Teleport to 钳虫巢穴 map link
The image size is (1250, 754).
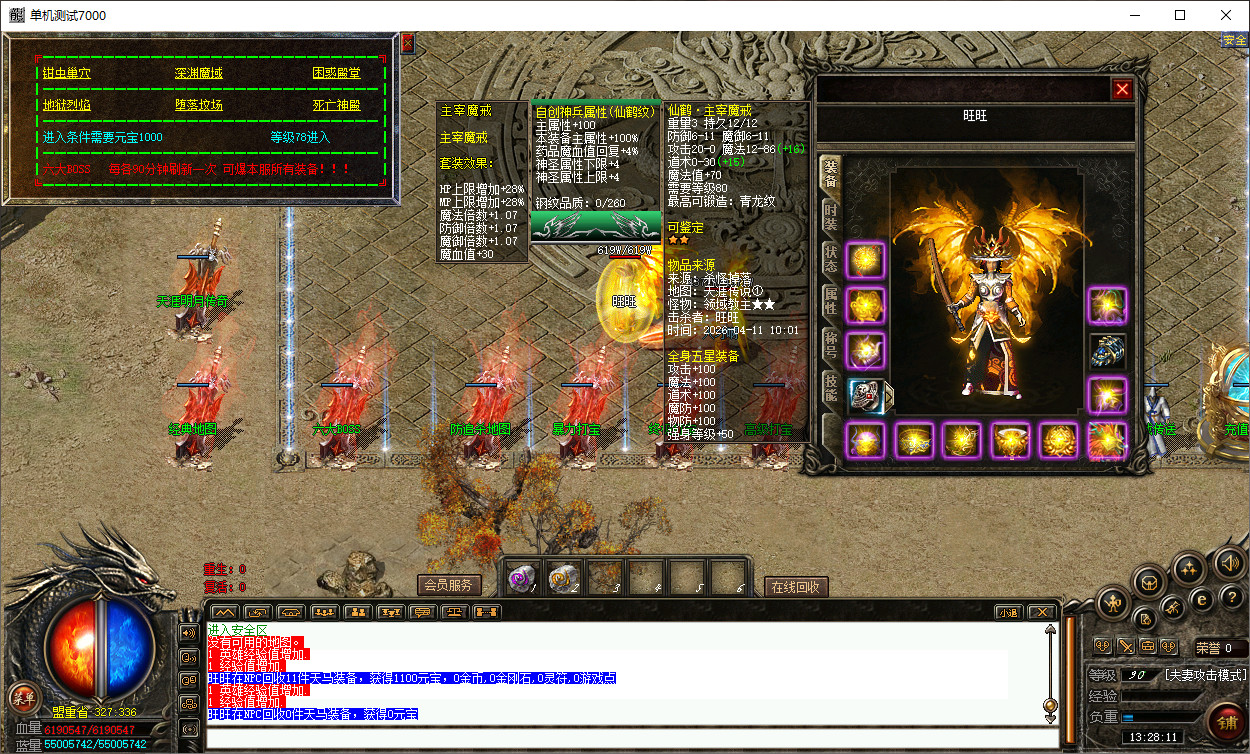pos(66,73)
